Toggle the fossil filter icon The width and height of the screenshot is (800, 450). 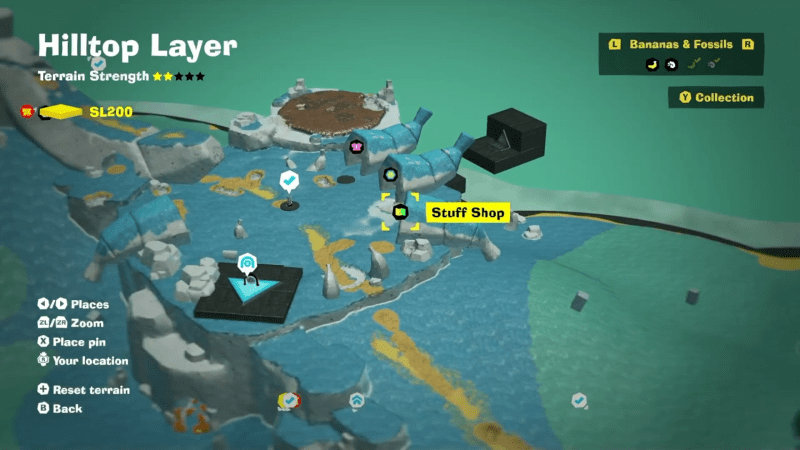[x=672, y=64]
